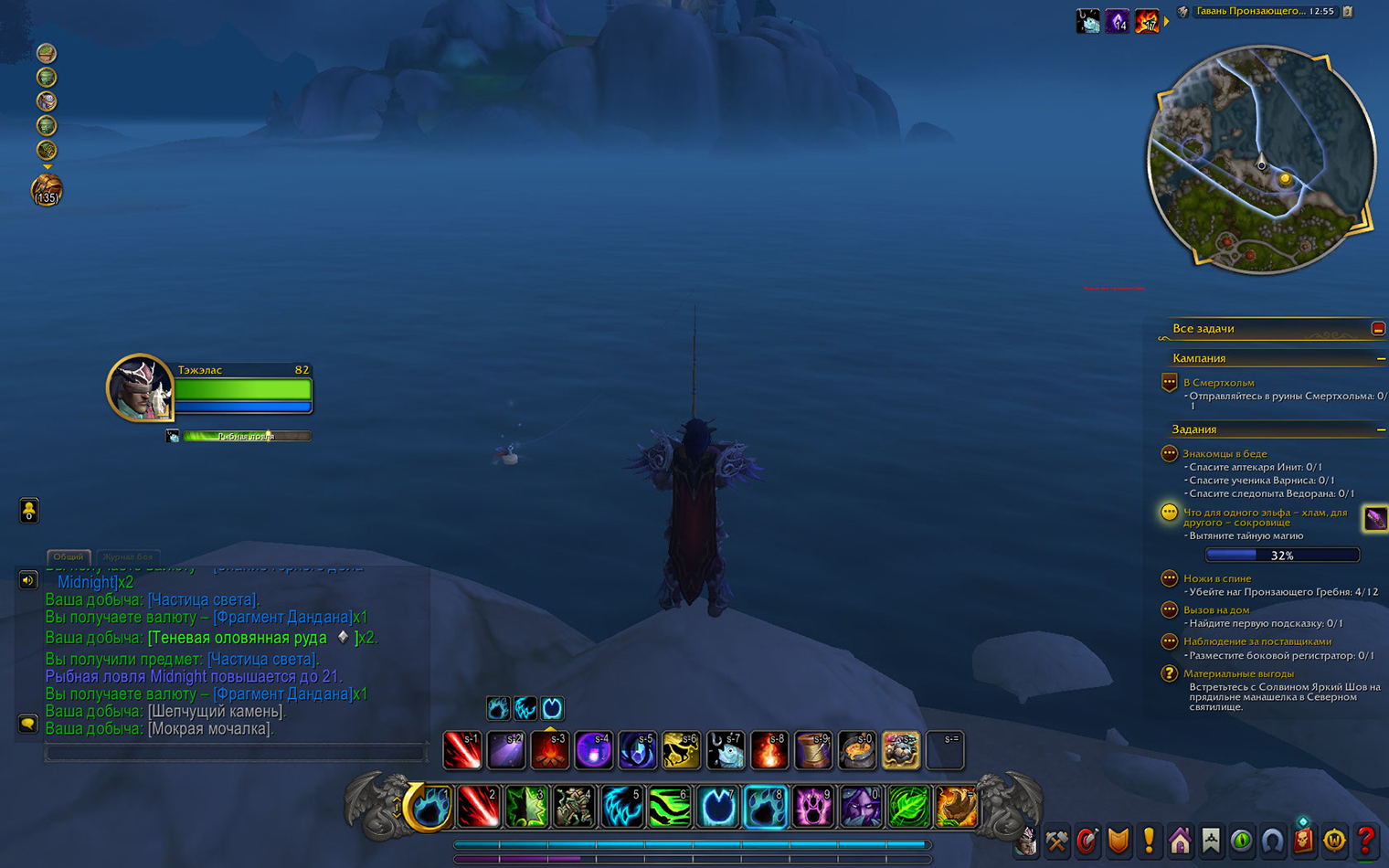
Task: Open the red question mark help button
Action: pyautogui.click(x=1365, y=840)
